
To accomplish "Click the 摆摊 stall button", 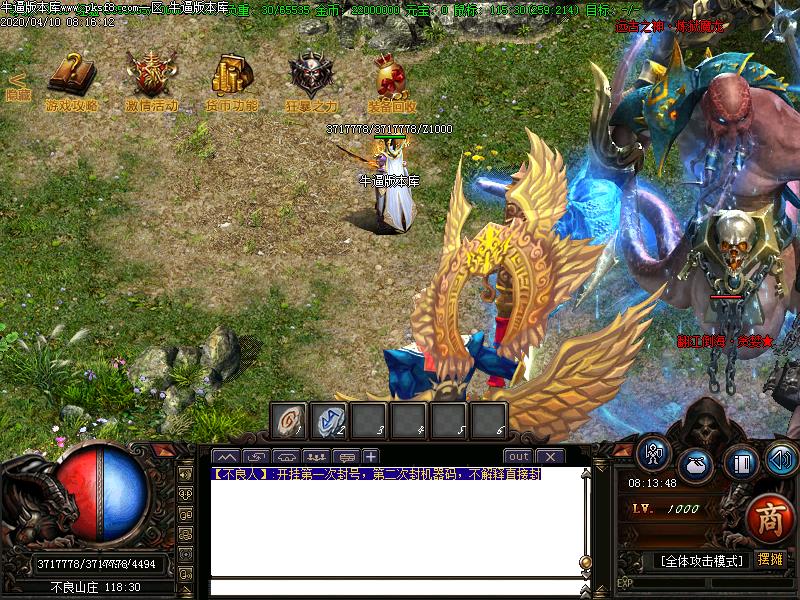I will (770, 559).
